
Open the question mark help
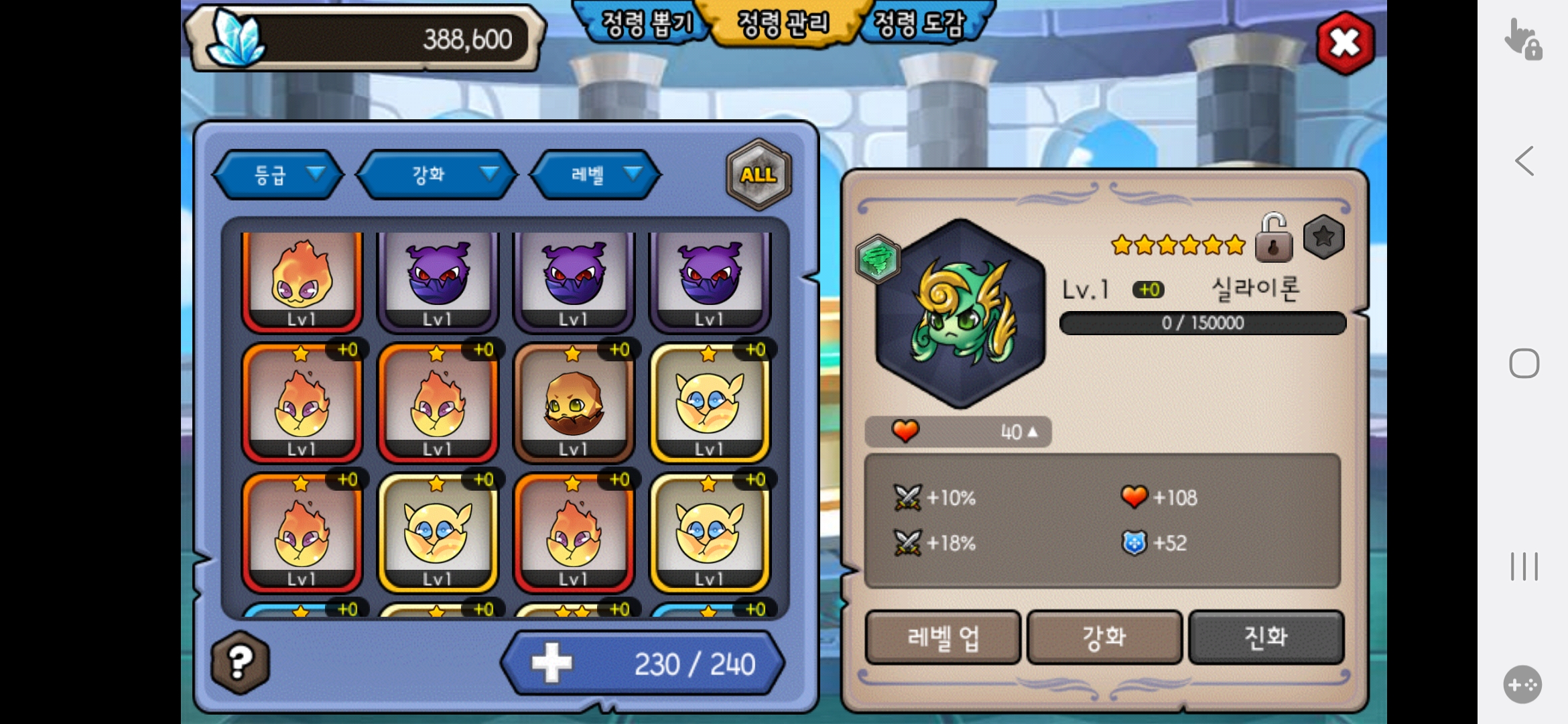241,662
